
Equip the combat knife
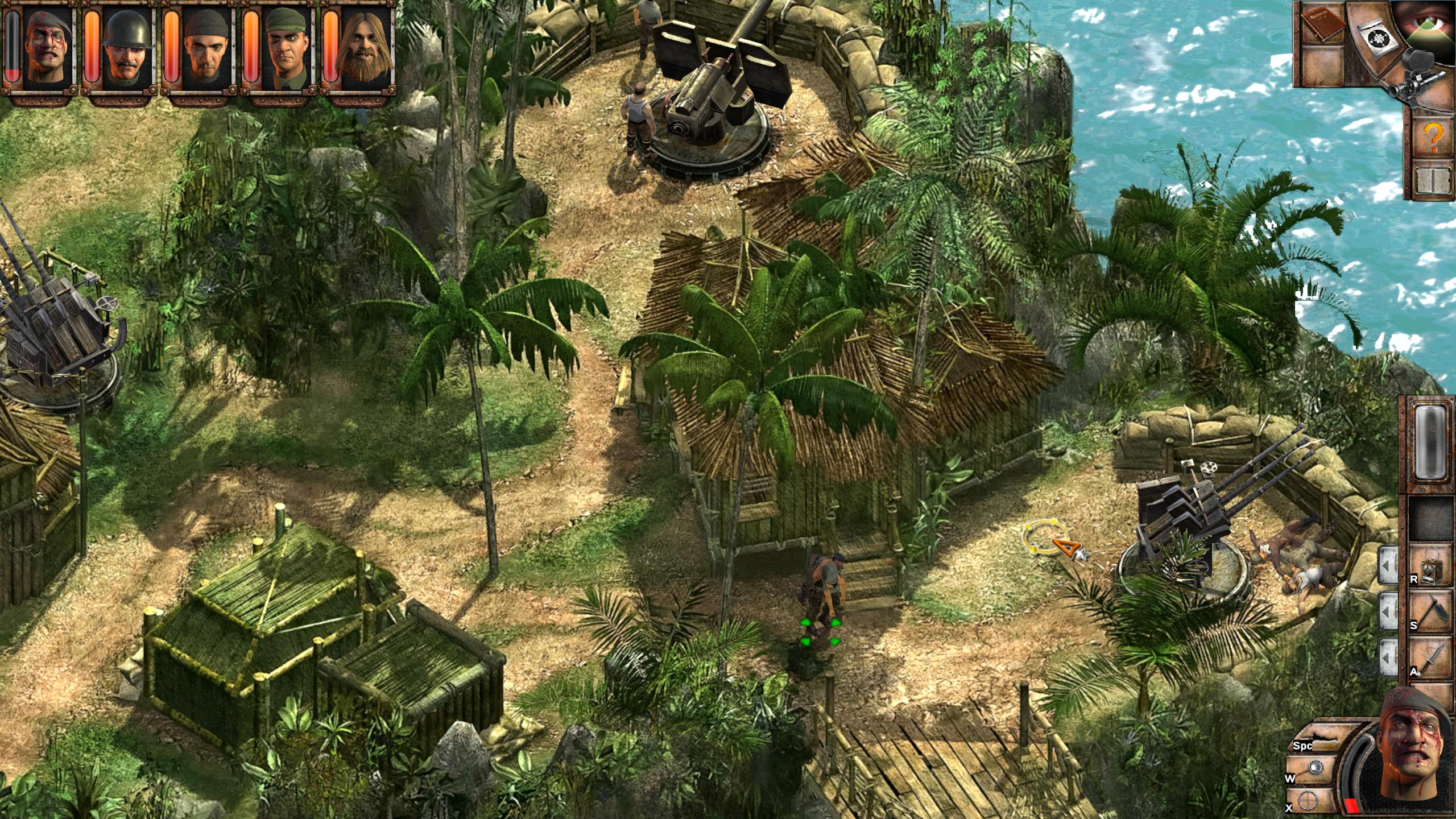(x=1432, y=659)
